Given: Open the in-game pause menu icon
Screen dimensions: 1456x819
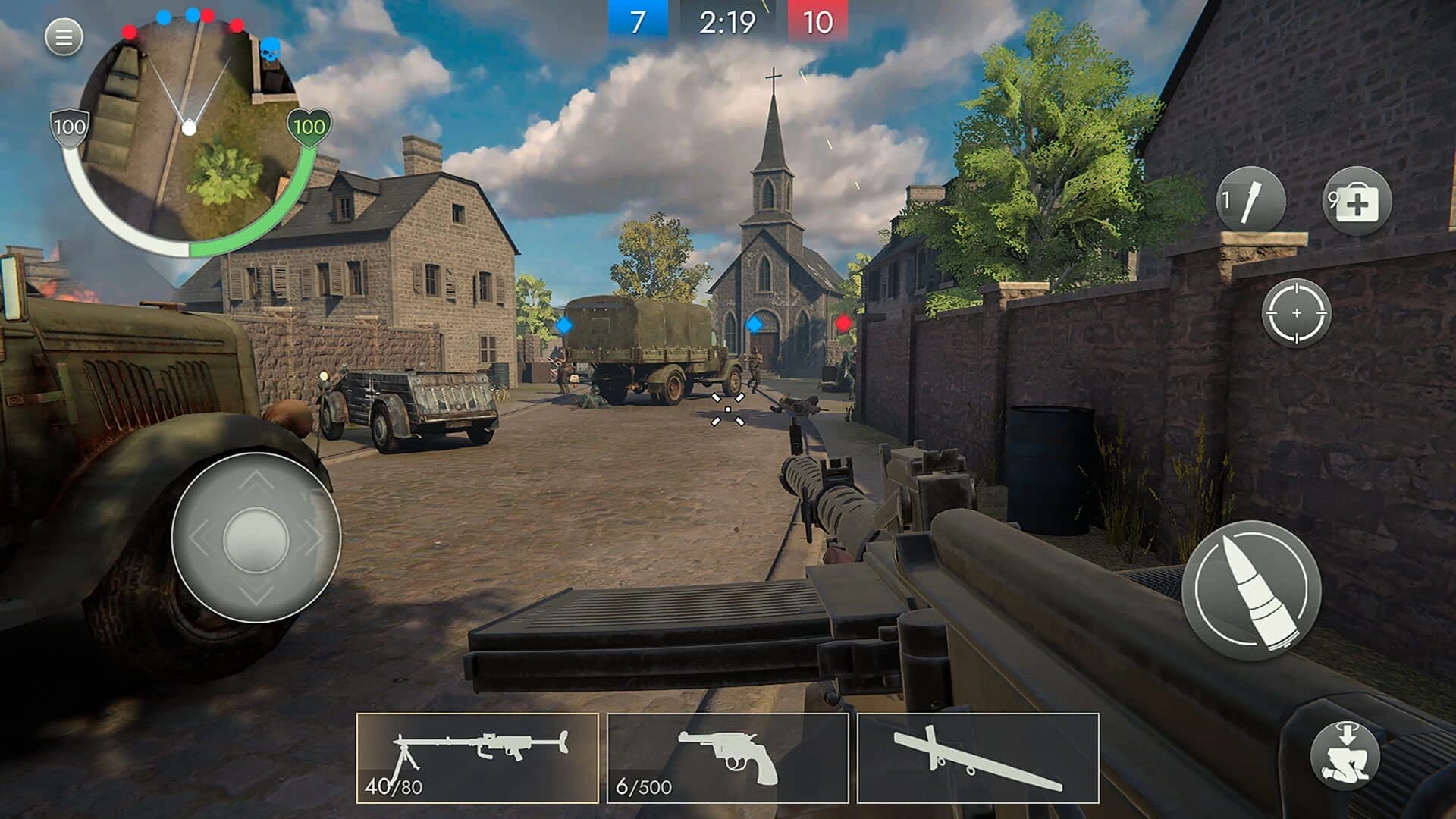Looking at the screenshot, I should pyautogui.click(x=62, y=36).
